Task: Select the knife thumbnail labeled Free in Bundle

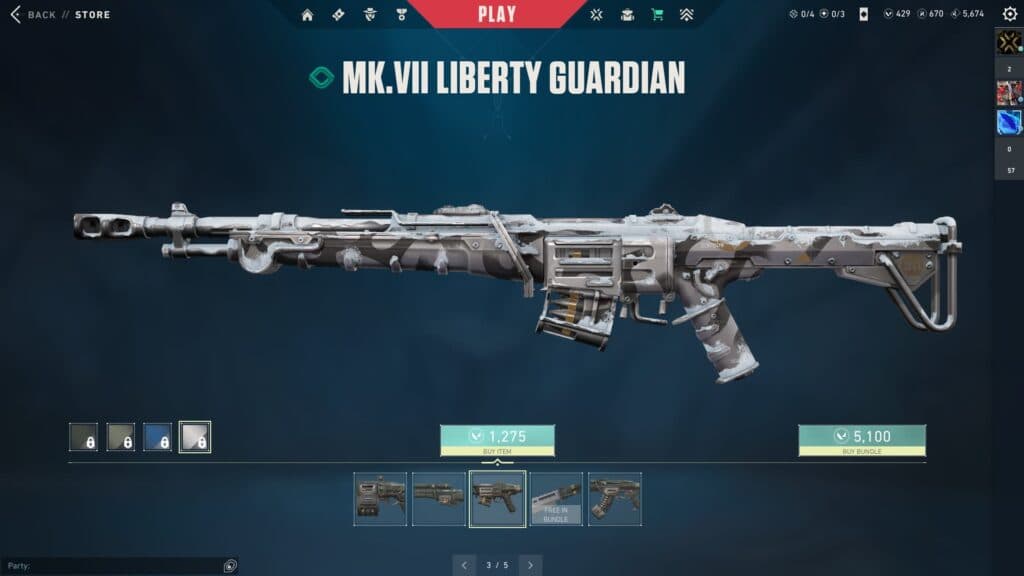Action: point(556,498)
